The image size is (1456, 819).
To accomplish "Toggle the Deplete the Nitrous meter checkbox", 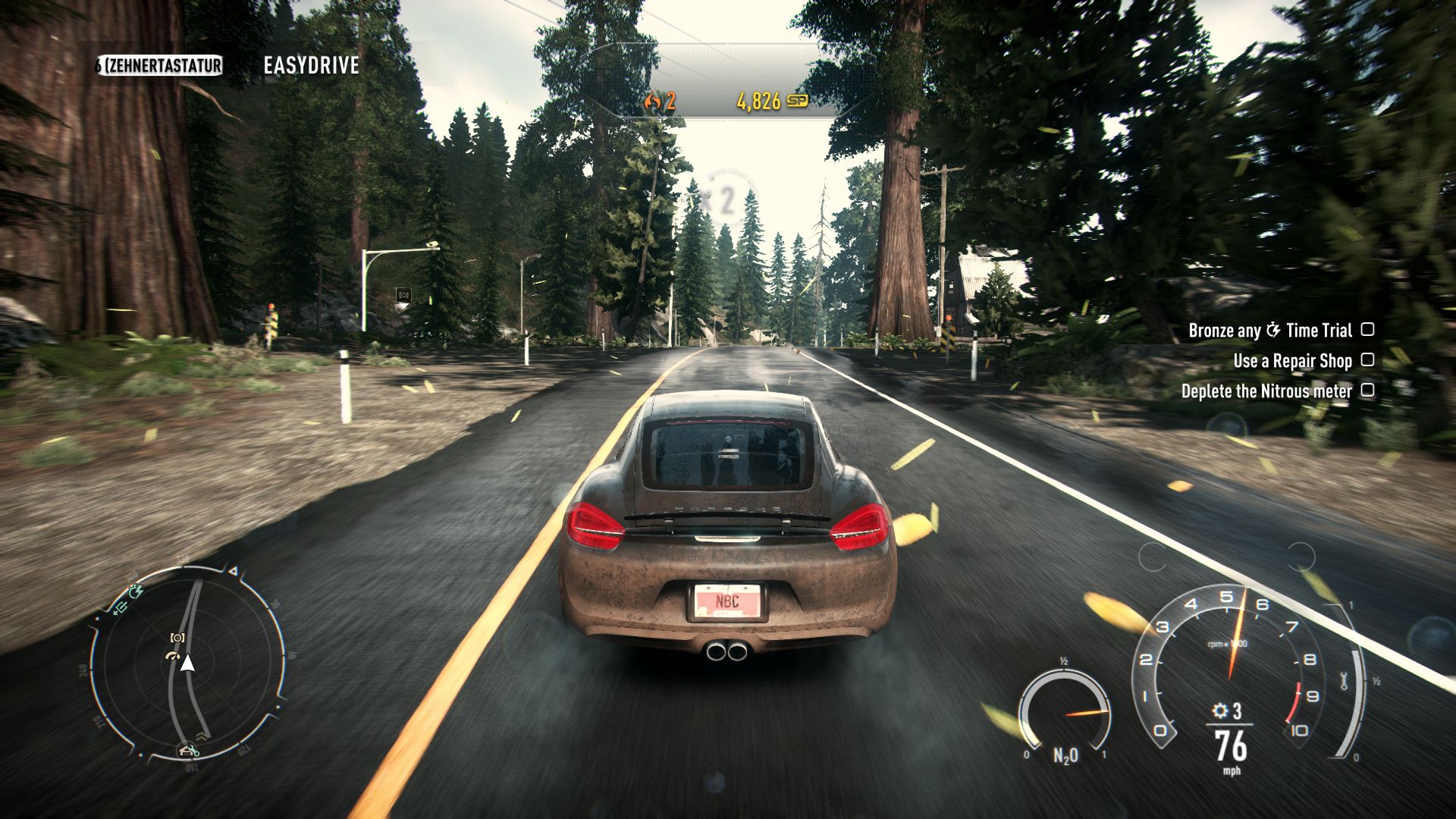I will 1367,390.
